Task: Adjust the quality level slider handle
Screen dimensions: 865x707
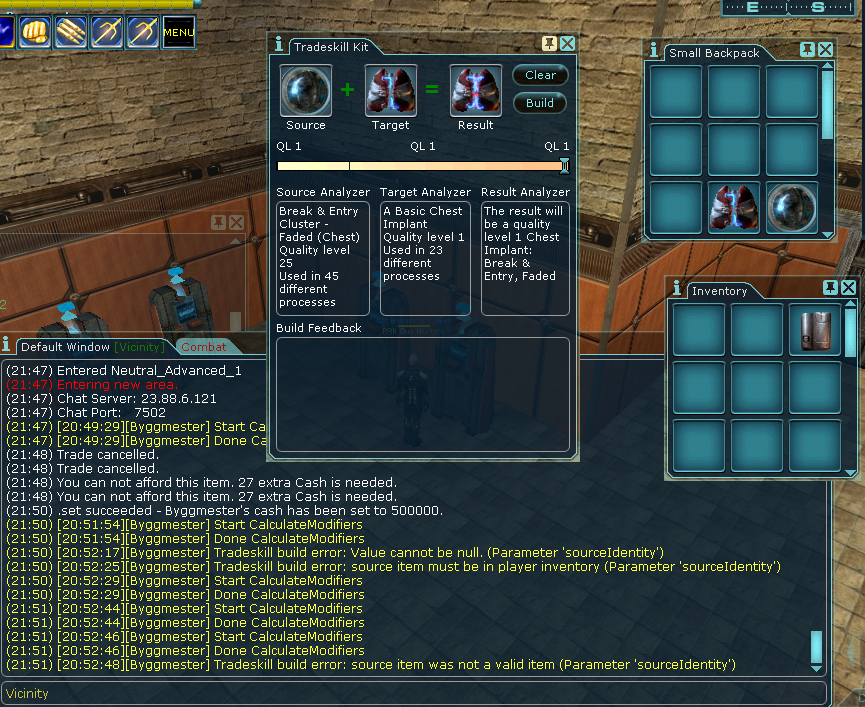Action: [x=565, y=166]
